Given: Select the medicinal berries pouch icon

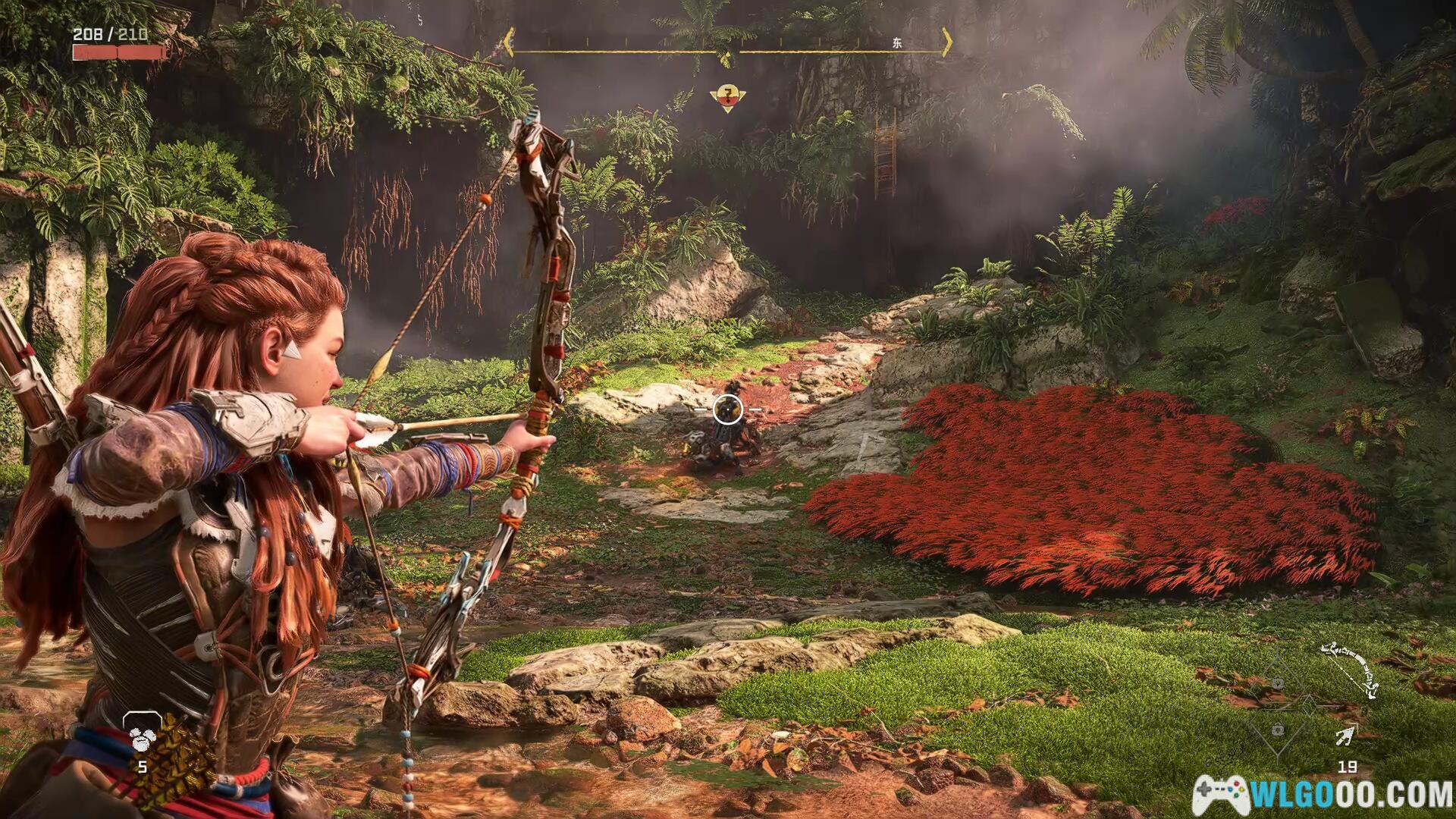Looking at the screenshot, I should tap(142, 734).
